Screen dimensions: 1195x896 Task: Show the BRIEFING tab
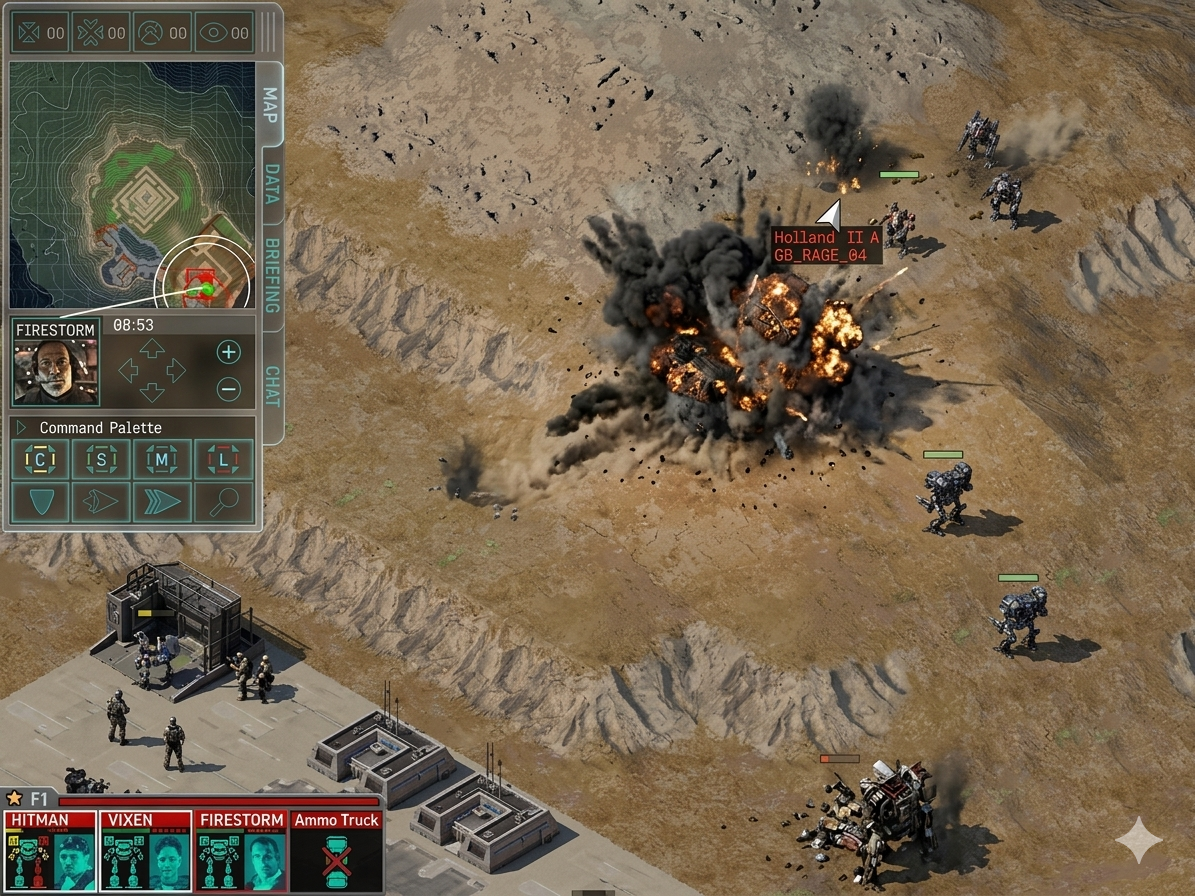pos(270,275)
